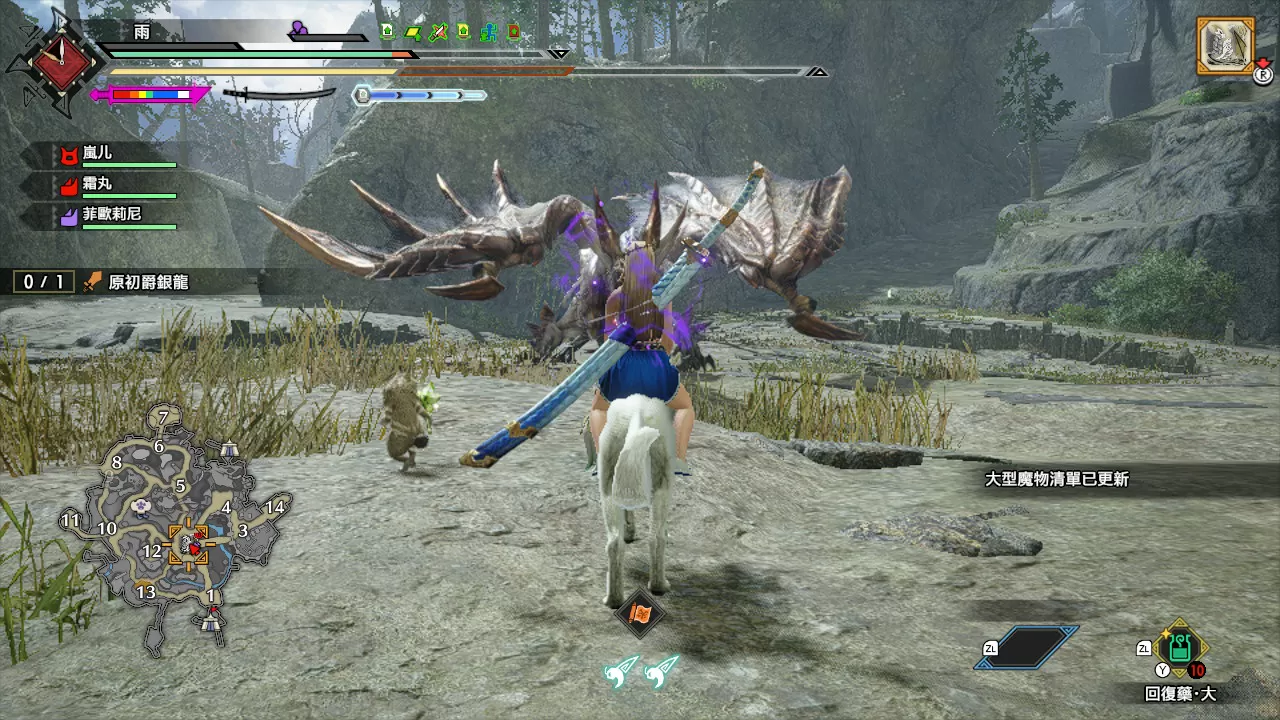1280x720 pixels.
Task: Click the crossed-knife skill buff icon
Action: (x=439, y=33)
